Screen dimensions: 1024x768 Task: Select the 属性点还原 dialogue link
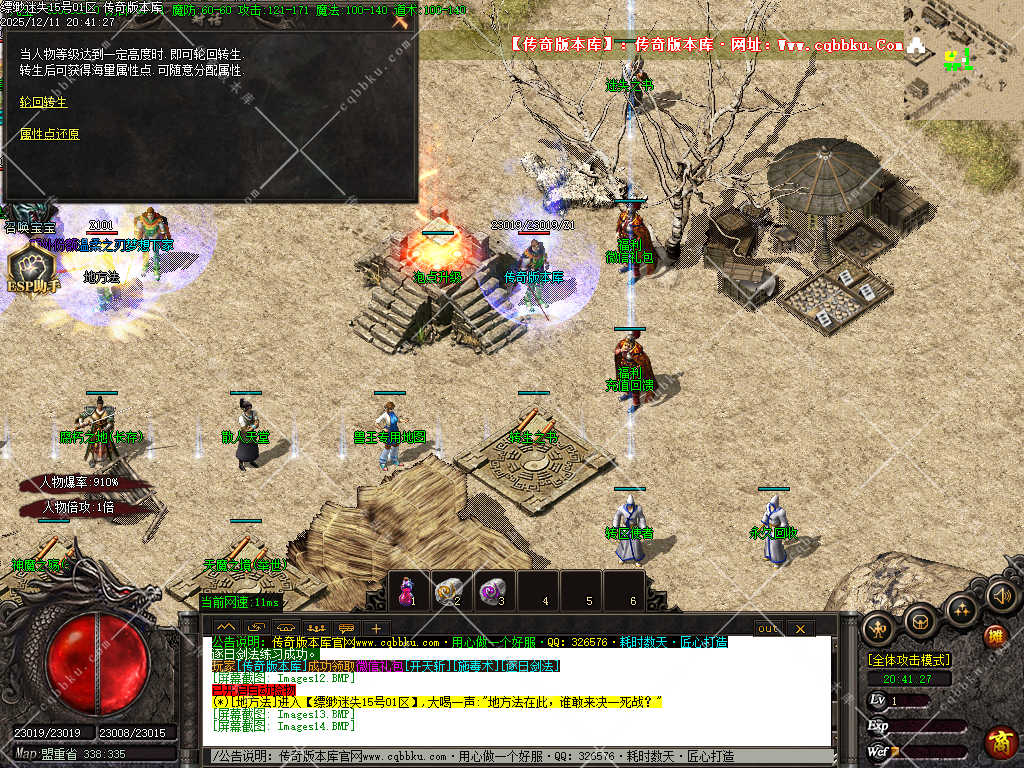pyautogui.click(x=49, y=134)
